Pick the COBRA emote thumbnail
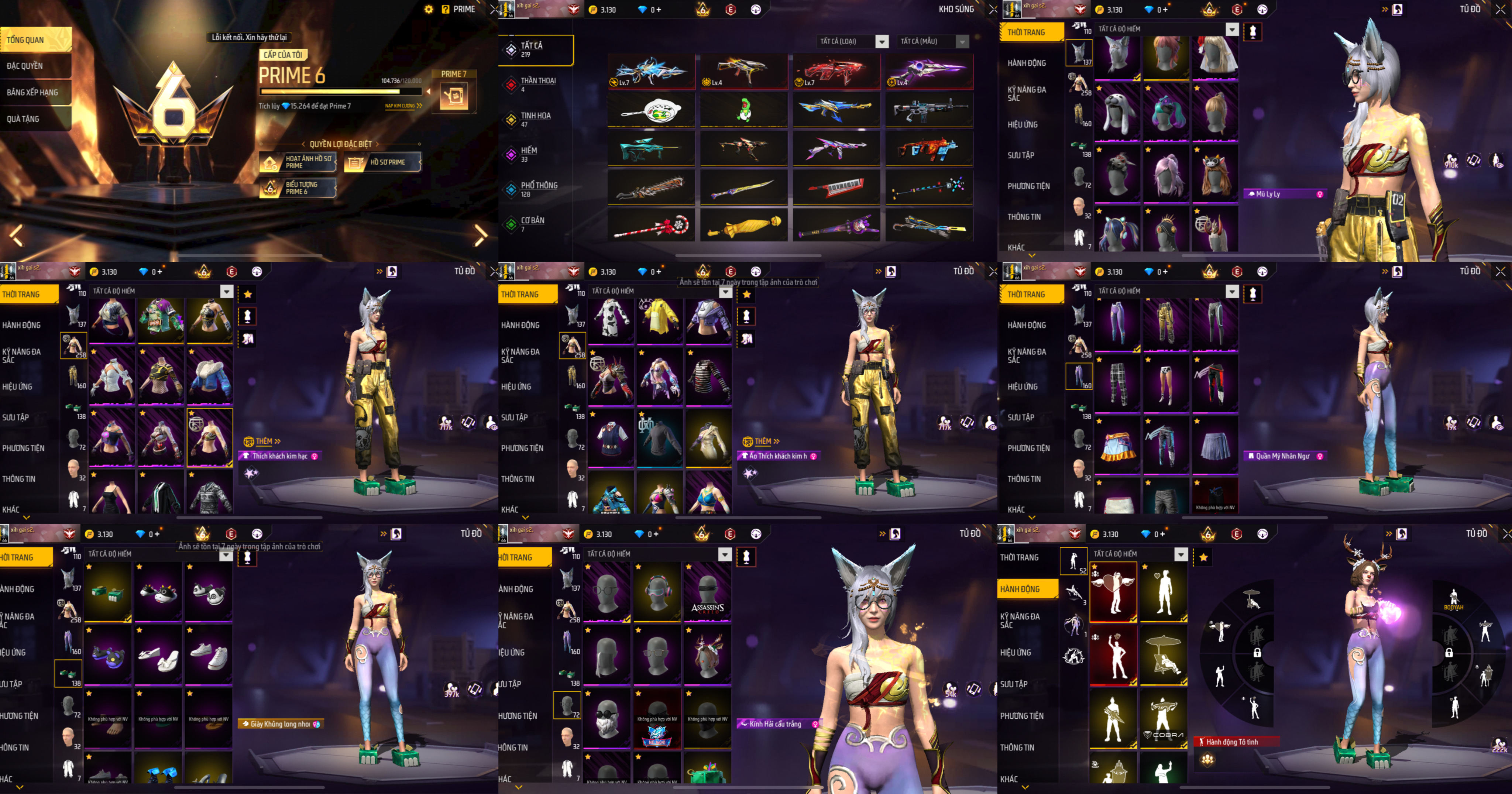 tap(1163, 719)
